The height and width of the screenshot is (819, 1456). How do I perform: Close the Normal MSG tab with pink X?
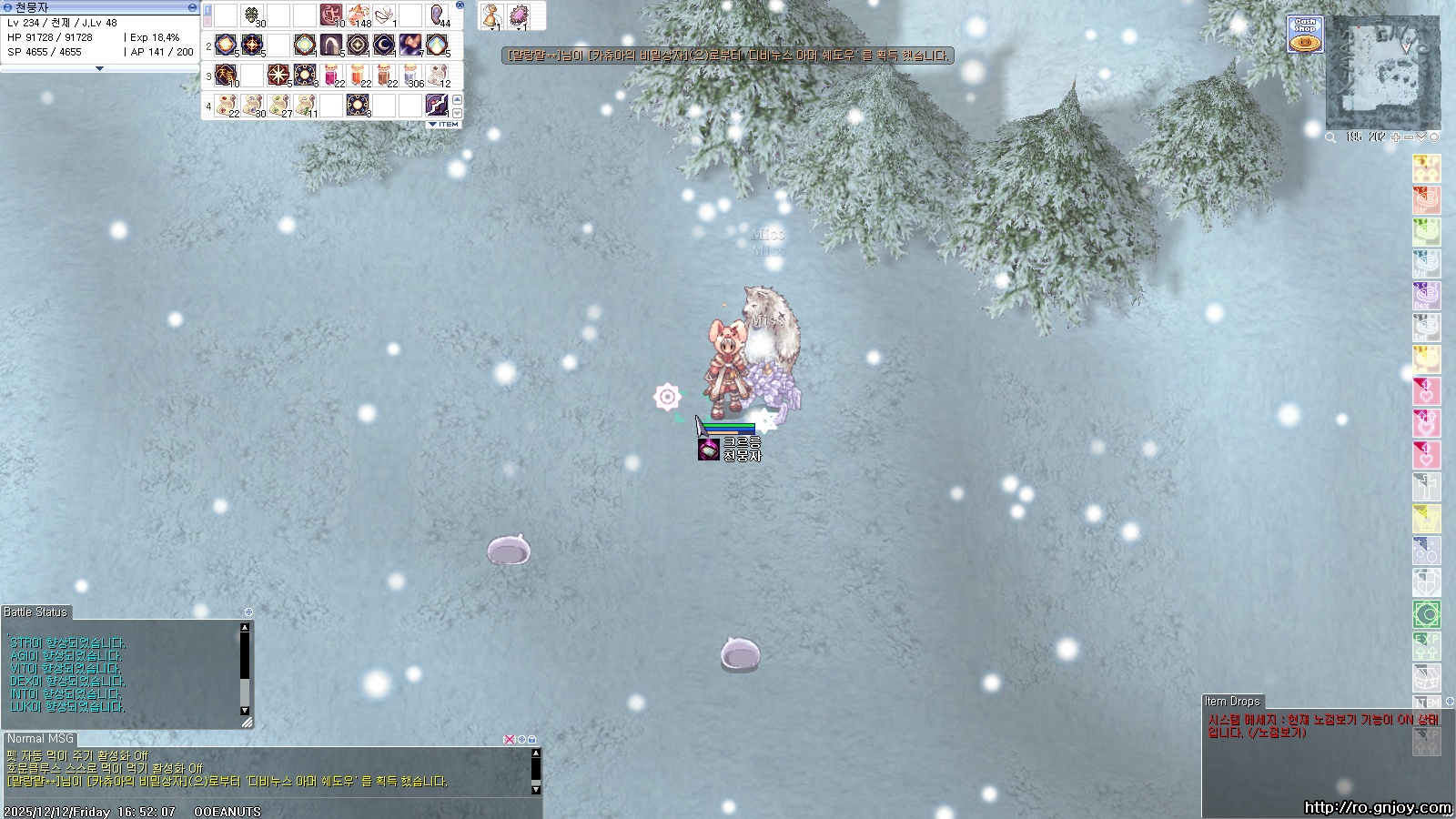(510, 740)
